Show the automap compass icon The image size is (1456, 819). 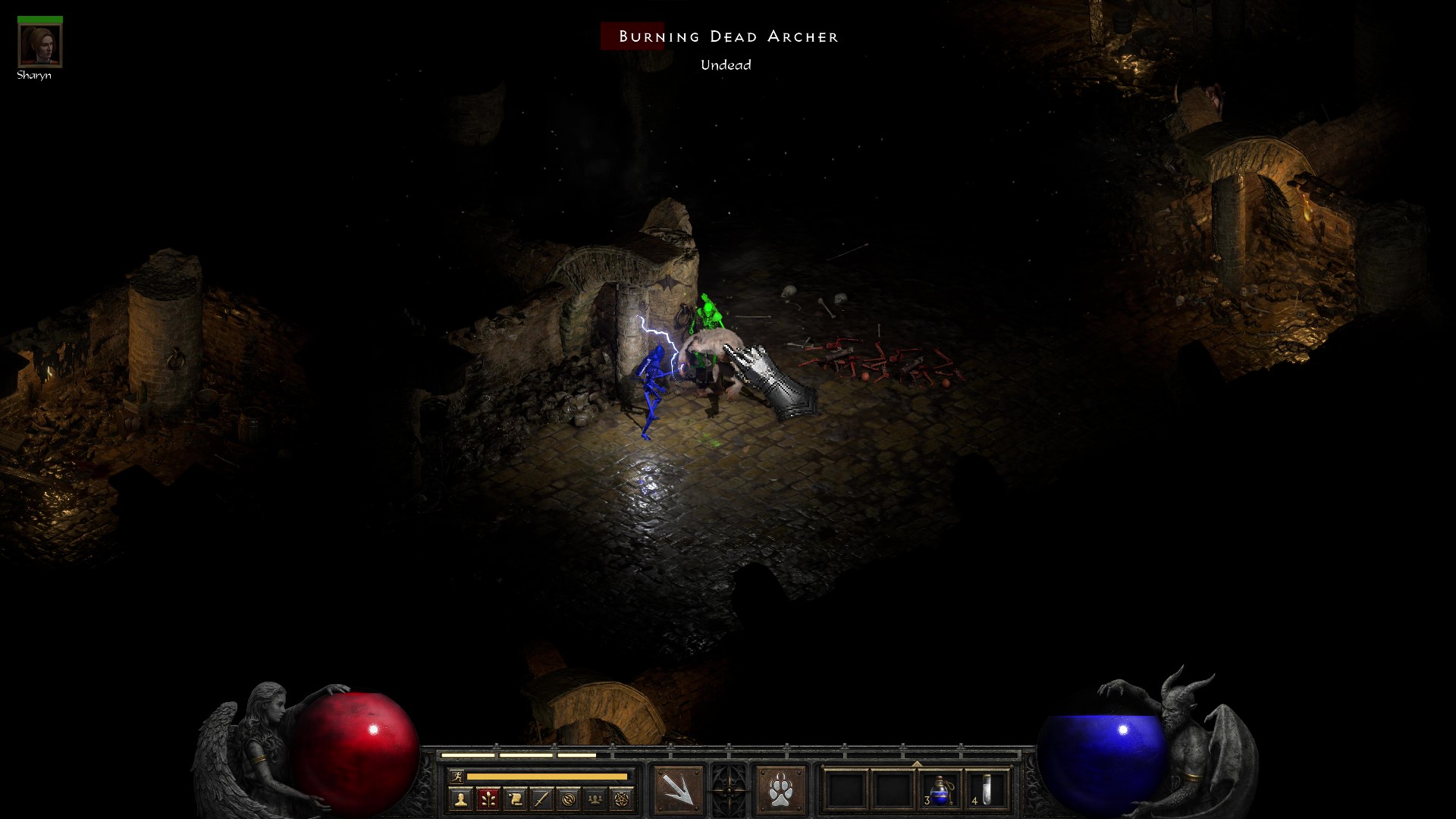pos(569,799)
